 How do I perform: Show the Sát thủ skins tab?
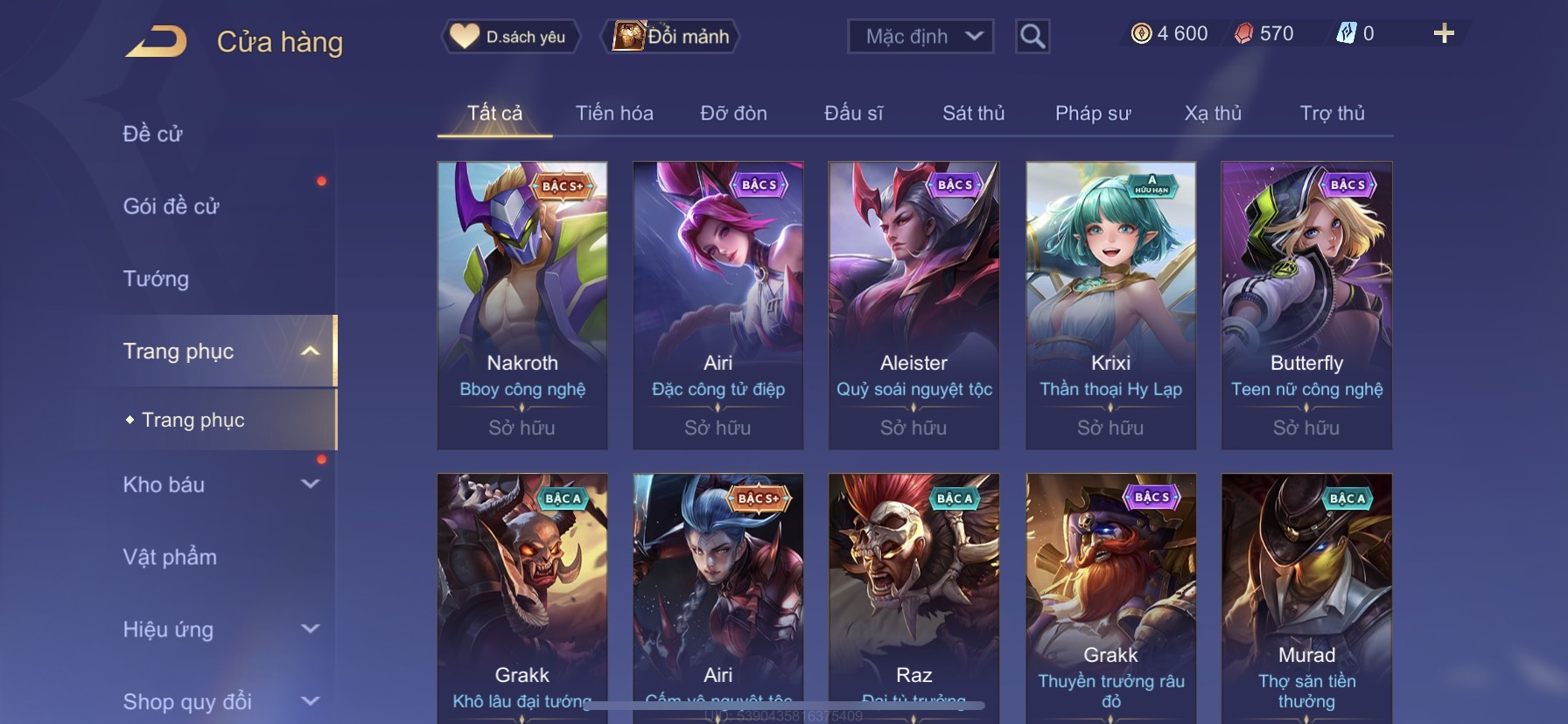click(x=973, y=113)
